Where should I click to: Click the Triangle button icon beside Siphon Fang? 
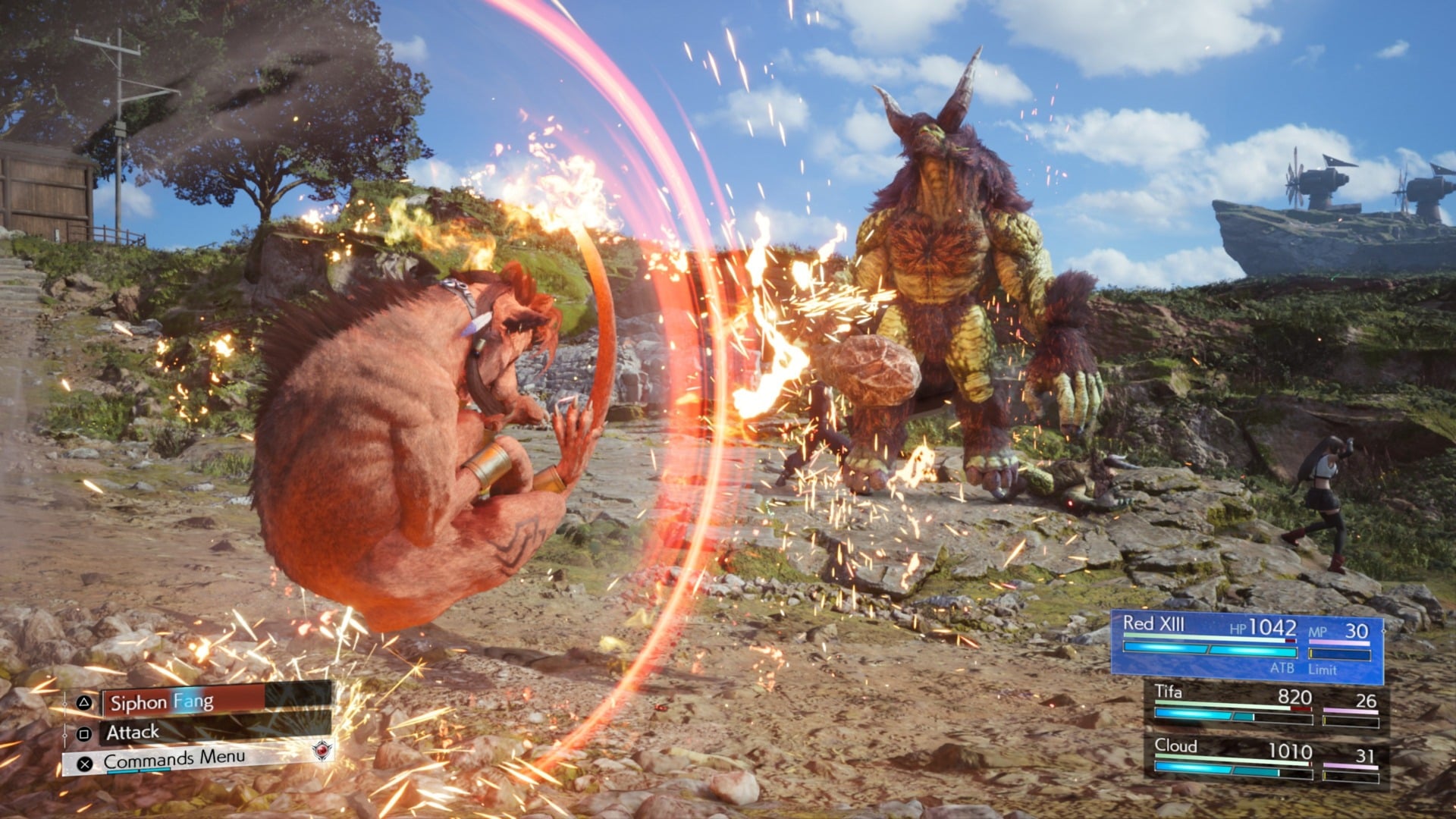click(83, 704)
